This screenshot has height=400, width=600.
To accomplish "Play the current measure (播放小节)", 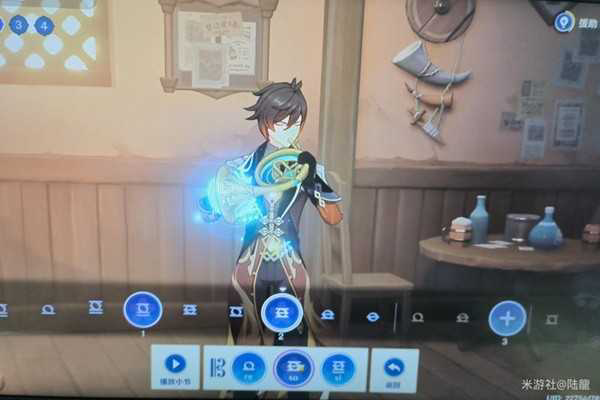I will click(x=175, y=366).
